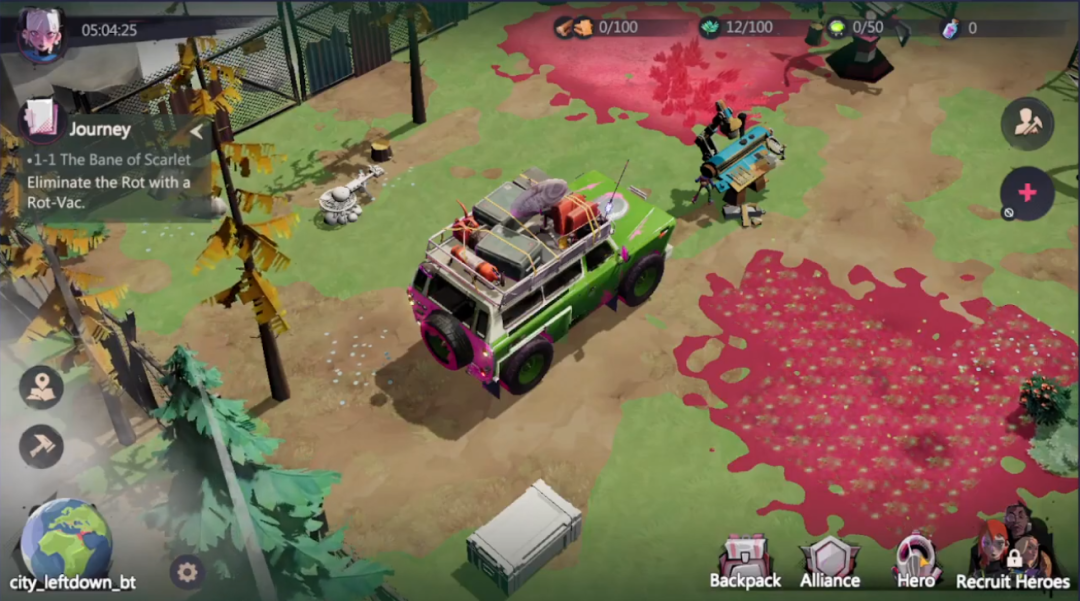This screenshot has height=601, width=1080.
Task: Open the Backpack
Action: tap(745, 562)
